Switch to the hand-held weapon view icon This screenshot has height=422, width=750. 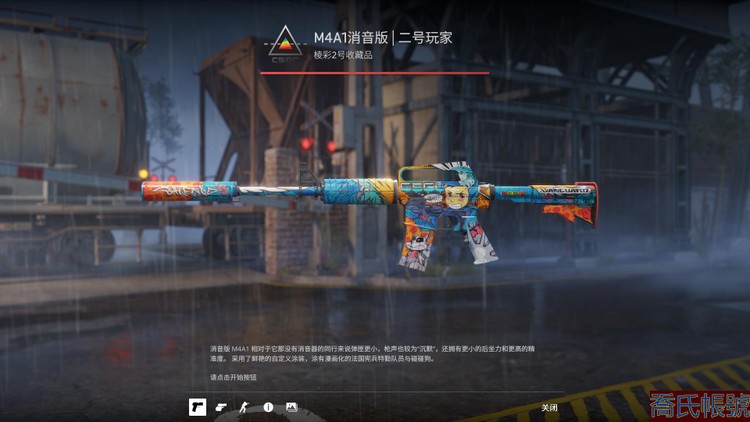[x=221, y=407]
